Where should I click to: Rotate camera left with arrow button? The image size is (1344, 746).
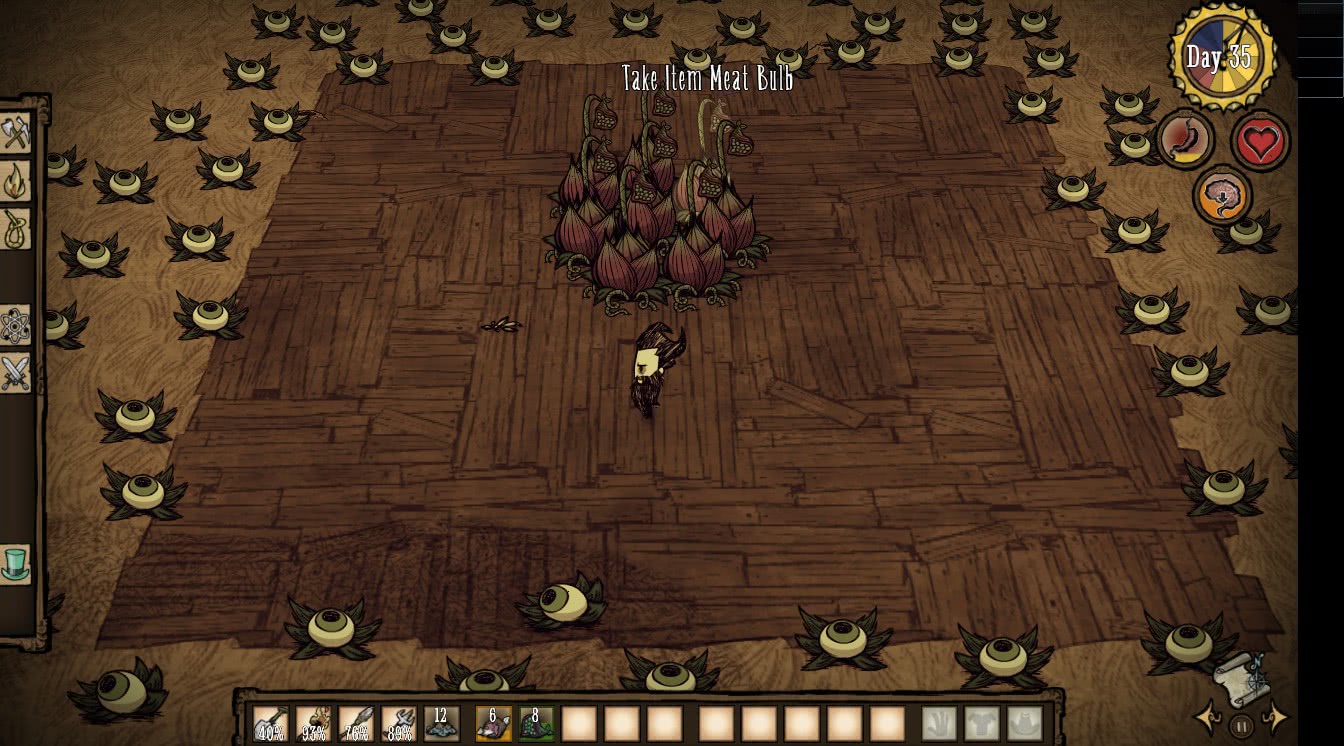1209,718
